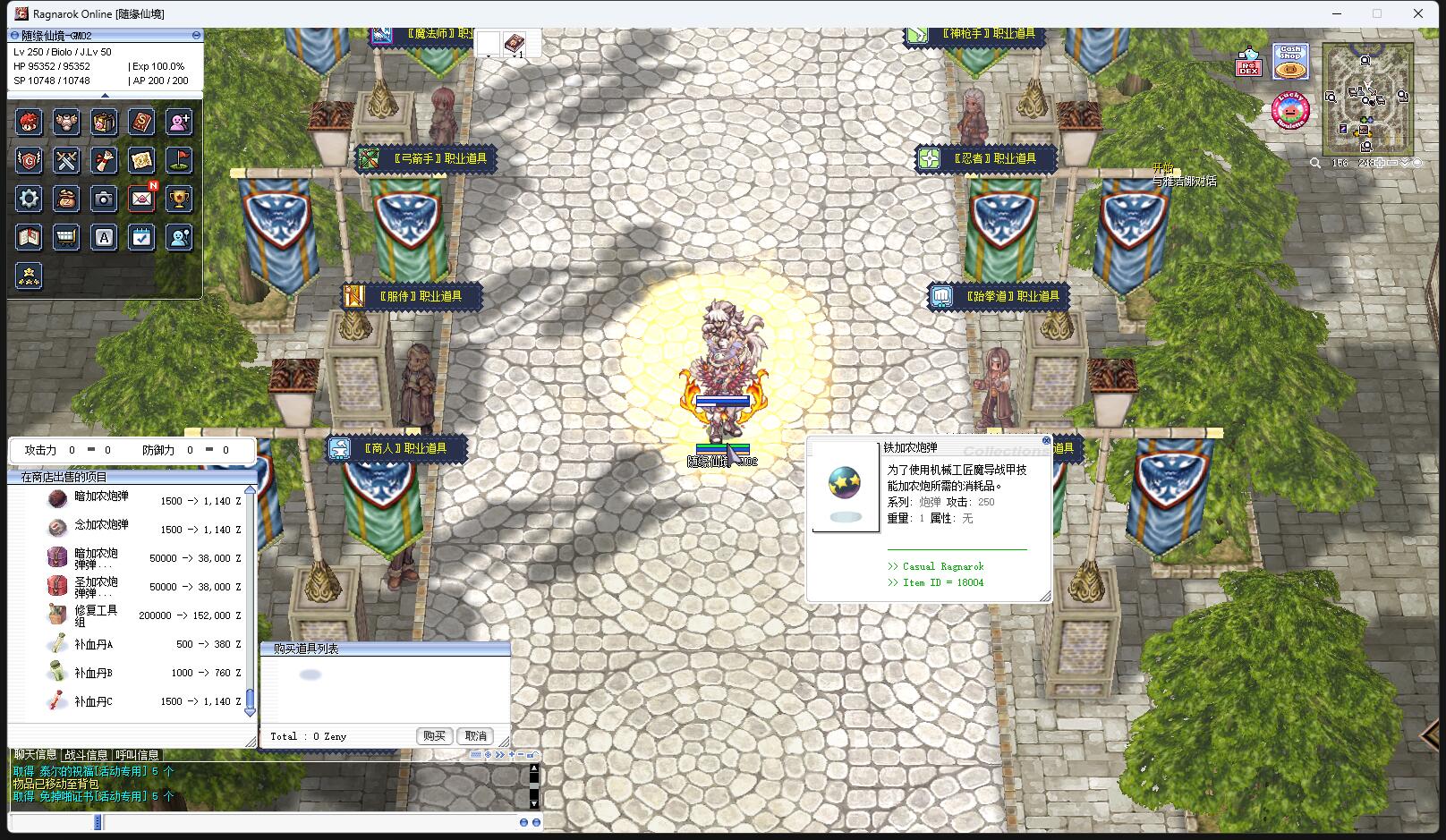Image resolution: width=1446 pixels, height=840 pixels.
Task: Pick the 补血丹C shop entry
Action: point(93,701)
